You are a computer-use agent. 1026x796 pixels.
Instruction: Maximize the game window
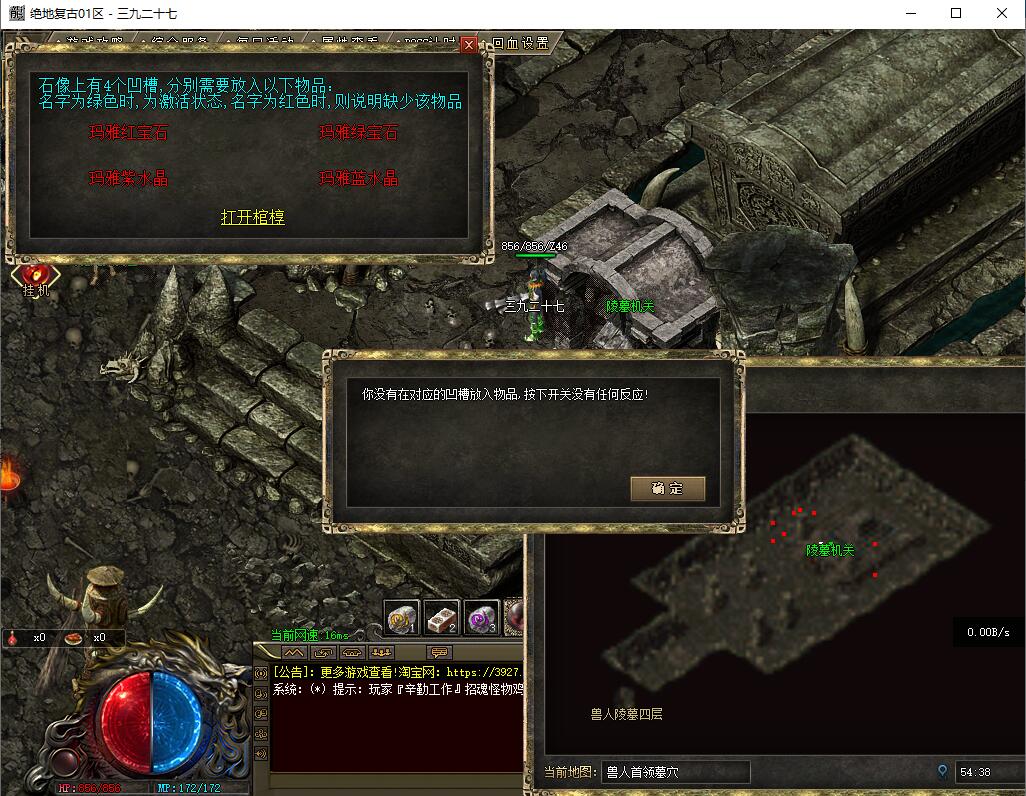pyautogui.click(x=956, y=14)
